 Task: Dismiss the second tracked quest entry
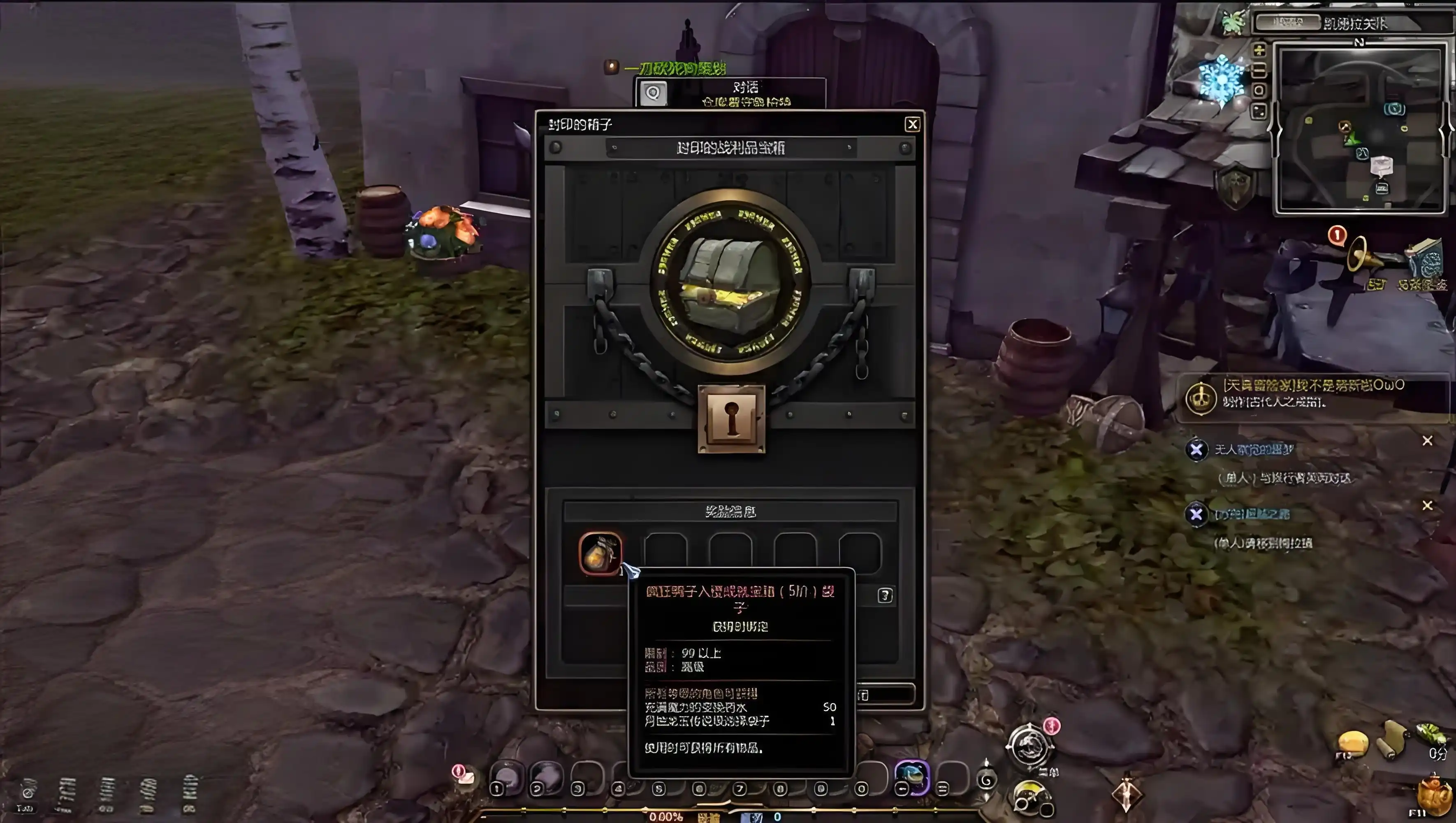(1427, 505)
